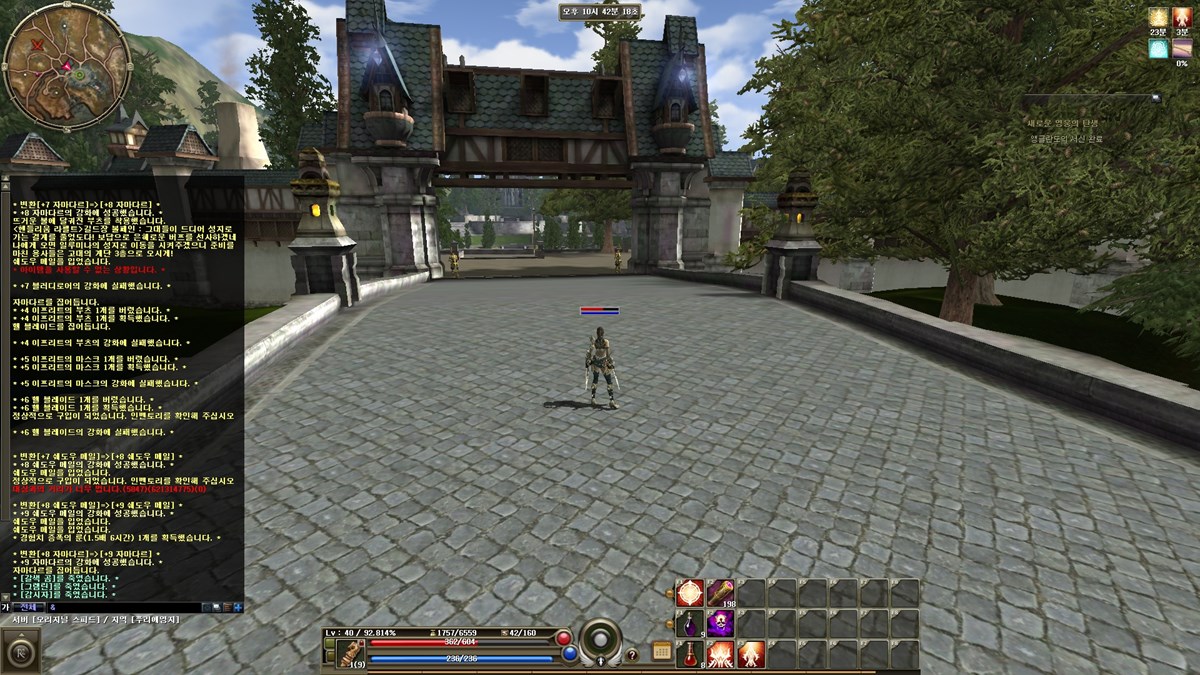This screenshot has height=675, width=1200.
Task: Select the 전체 chat channel tab
Action: (x=27, y=607)
